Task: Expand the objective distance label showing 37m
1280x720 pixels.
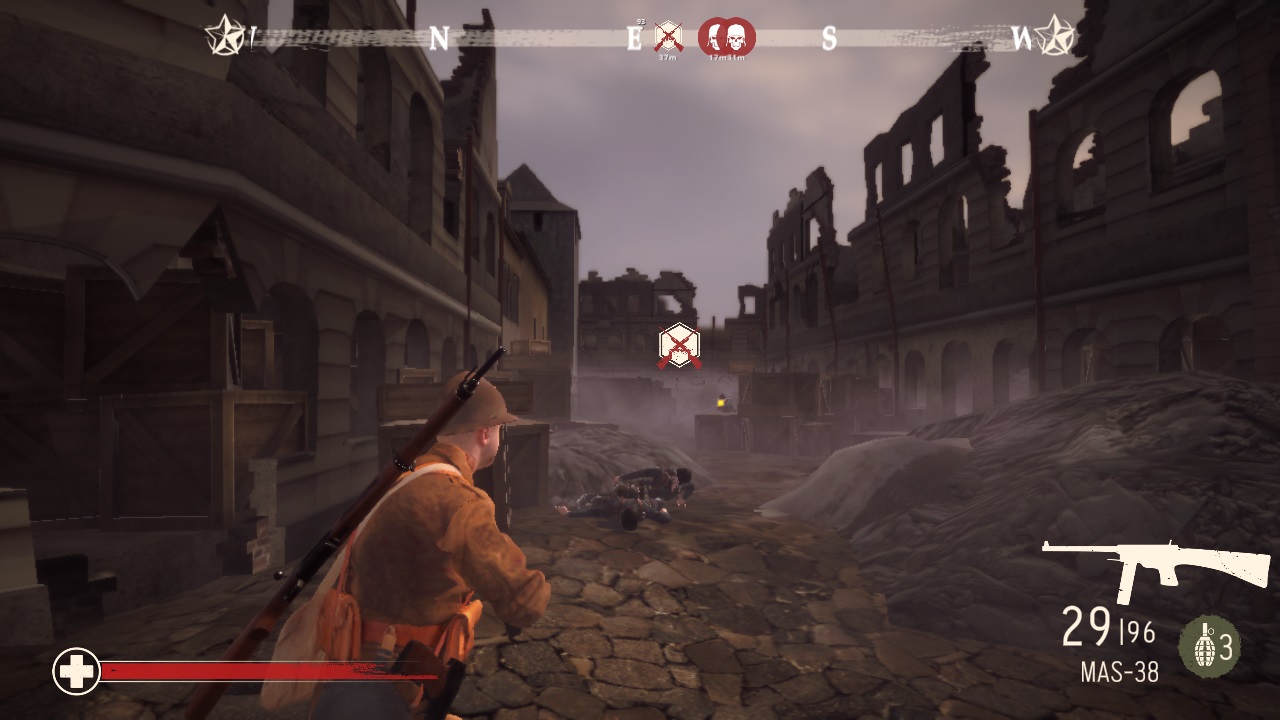Action: pos(667,56)
